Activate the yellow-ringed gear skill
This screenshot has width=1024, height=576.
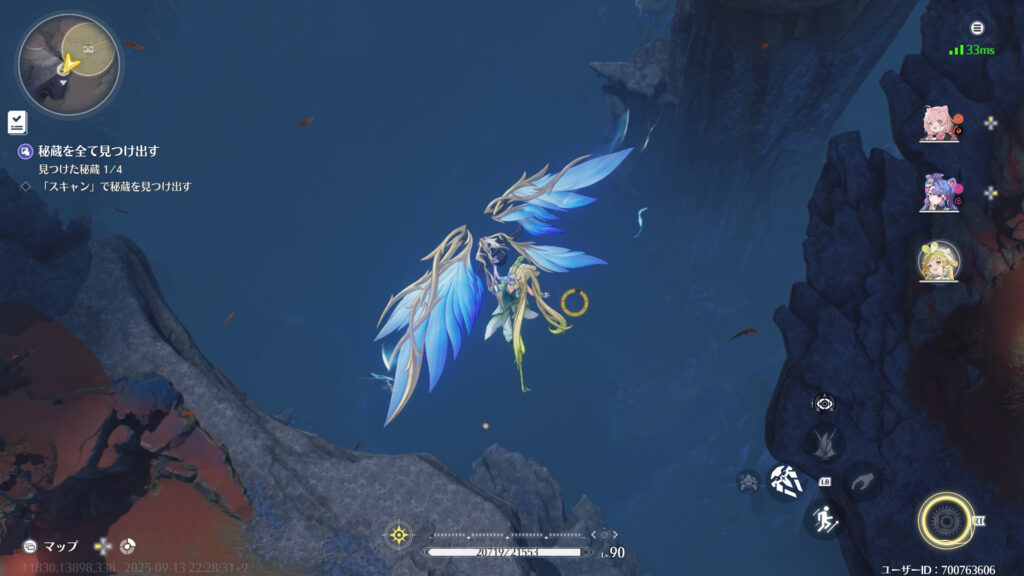click(x=944, y=520)
